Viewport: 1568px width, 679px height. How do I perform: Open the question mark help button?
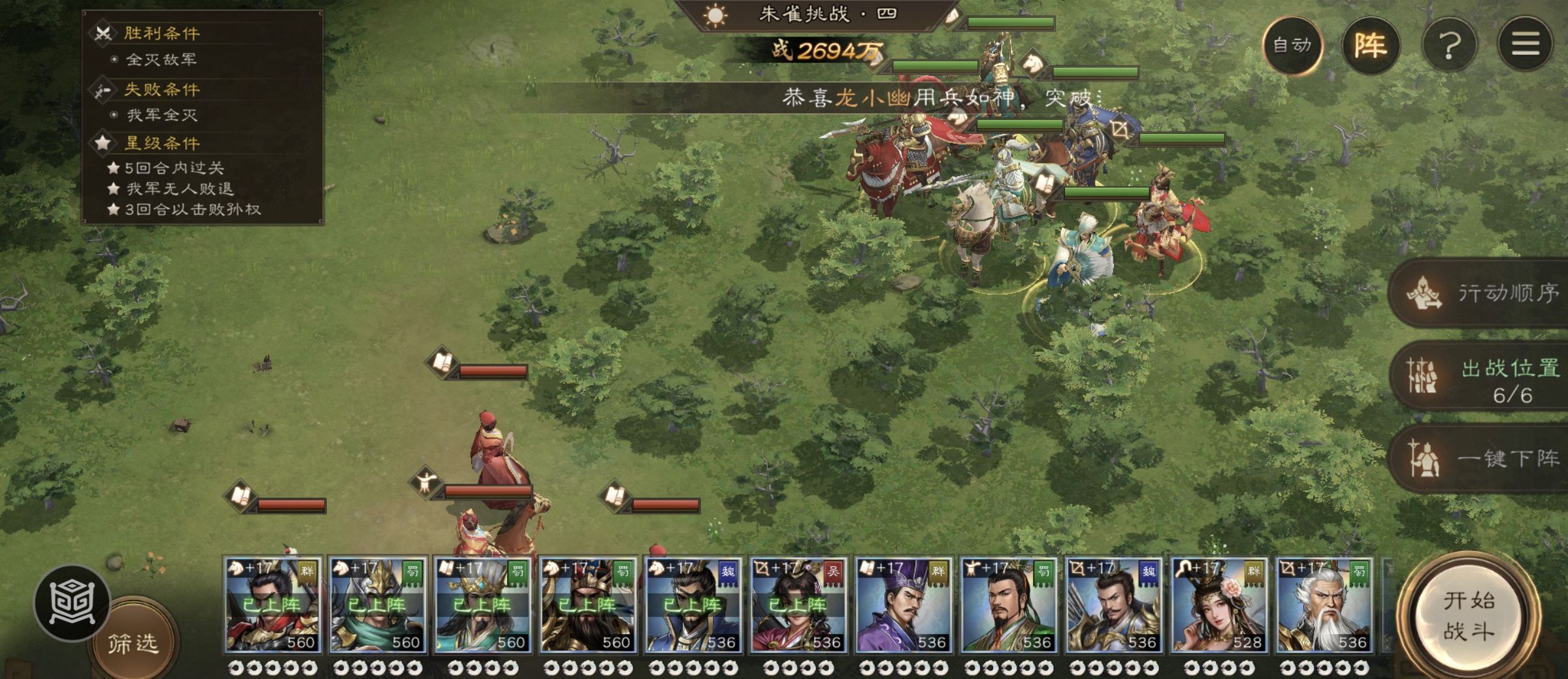tap(1449, 45)
